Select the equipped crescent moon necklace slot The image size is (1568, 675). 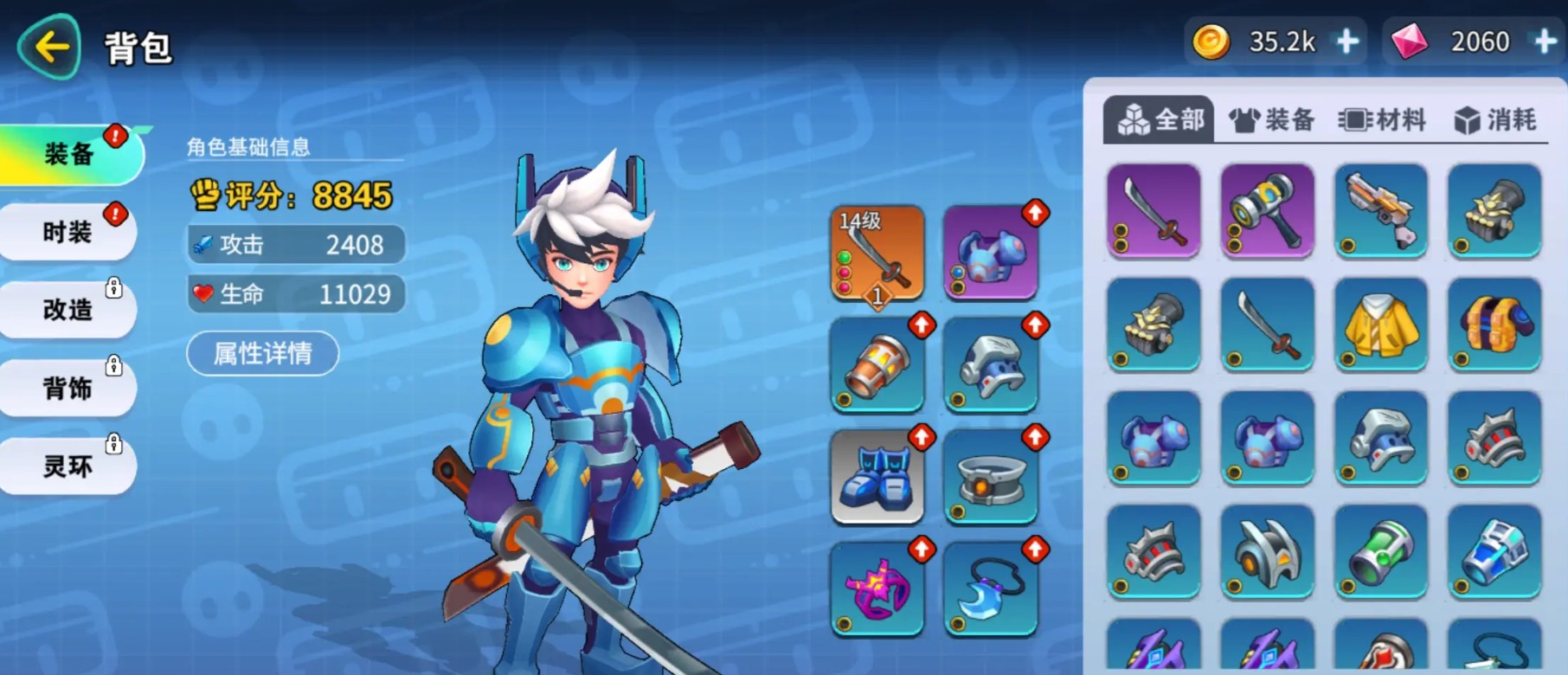coord(990,590)
